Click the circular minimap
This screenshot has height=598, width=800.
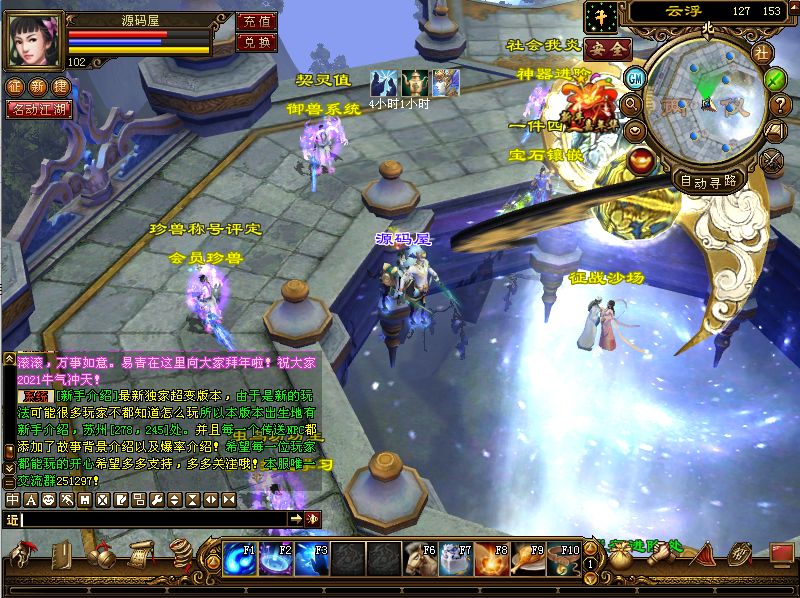click(704, 103)
